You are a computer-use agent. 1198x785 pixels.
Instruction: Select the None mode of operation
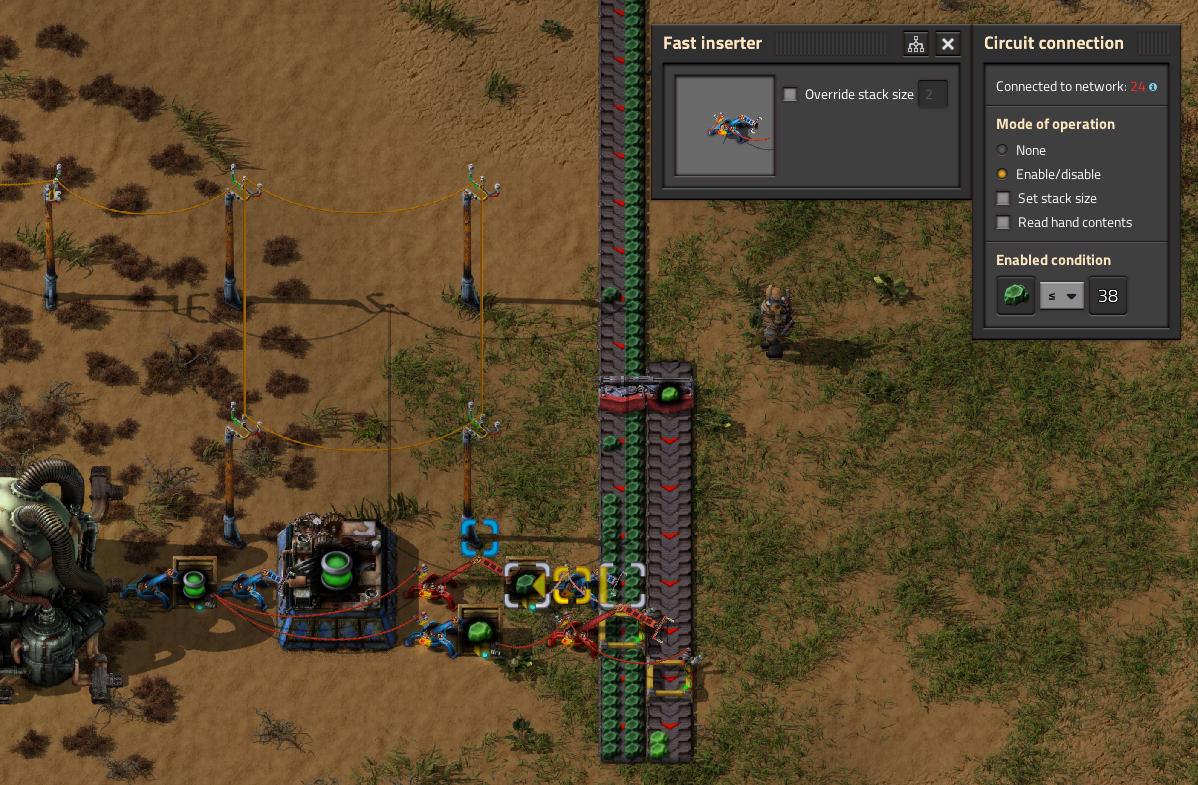1003,150
